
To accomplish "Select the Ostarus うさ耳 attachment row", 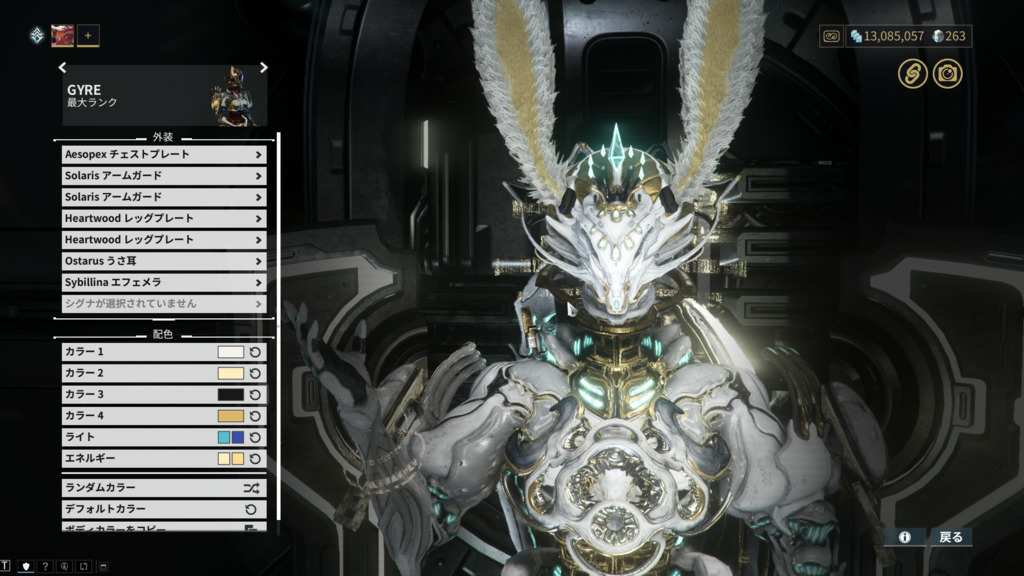I will (163, 261).
